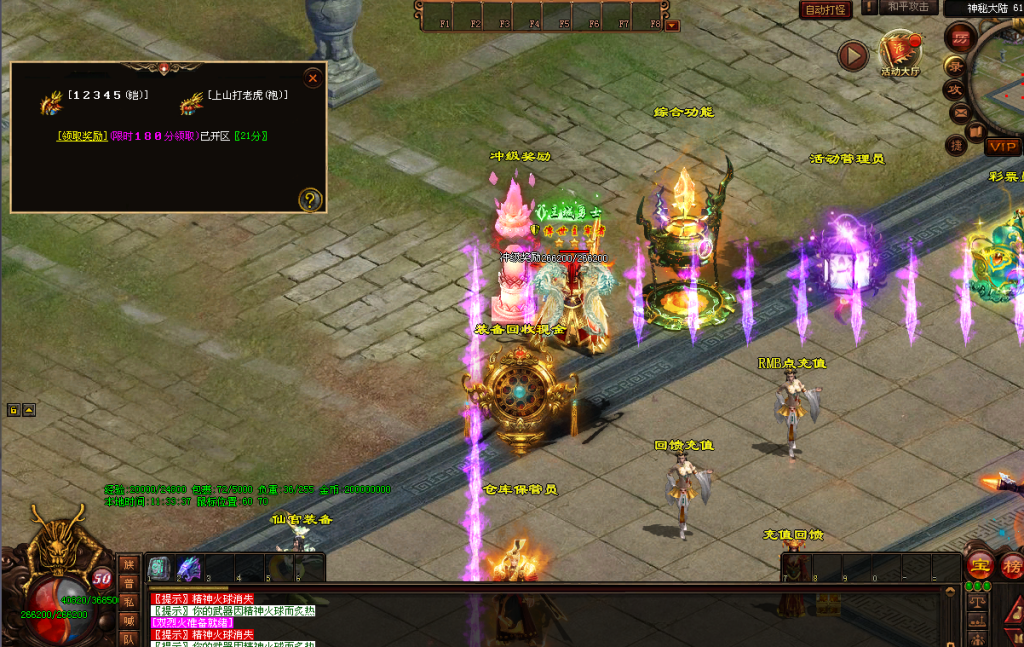Close the reward panel with the X
This screenshot has width=1024, height=647.
point(313,77)
